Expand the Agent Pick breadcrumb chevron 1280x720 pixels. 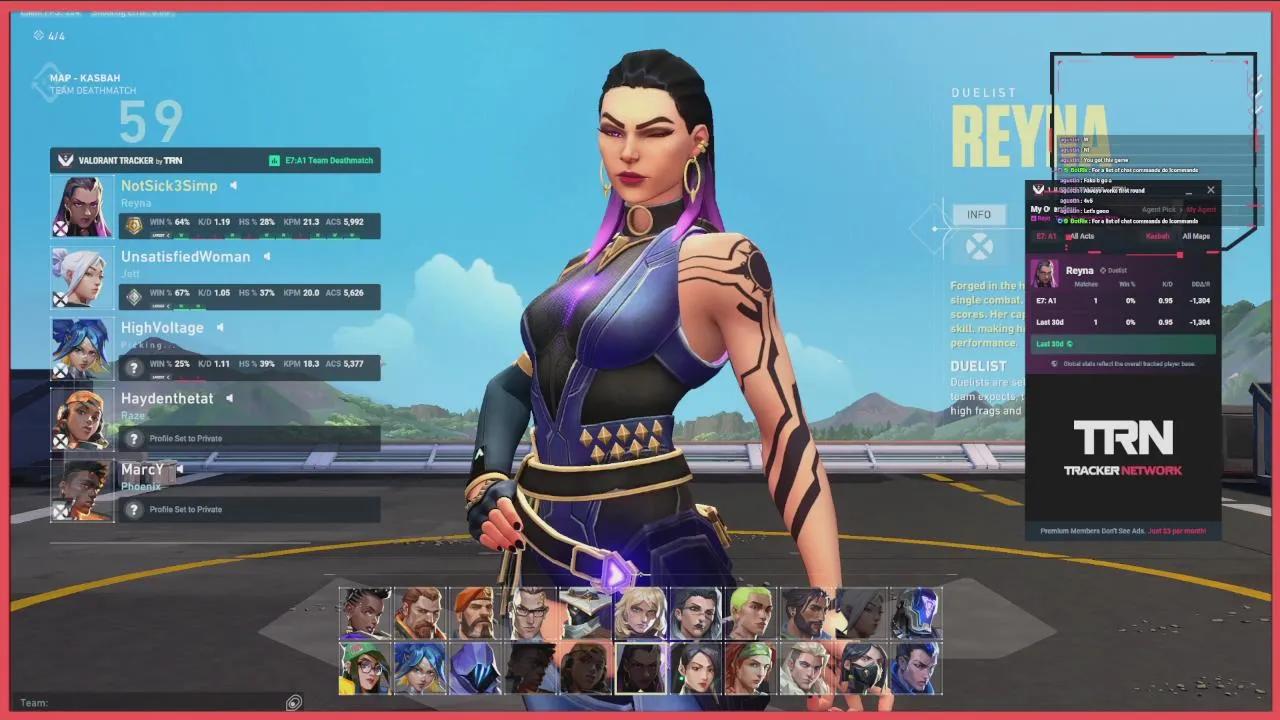(1181, 209)
